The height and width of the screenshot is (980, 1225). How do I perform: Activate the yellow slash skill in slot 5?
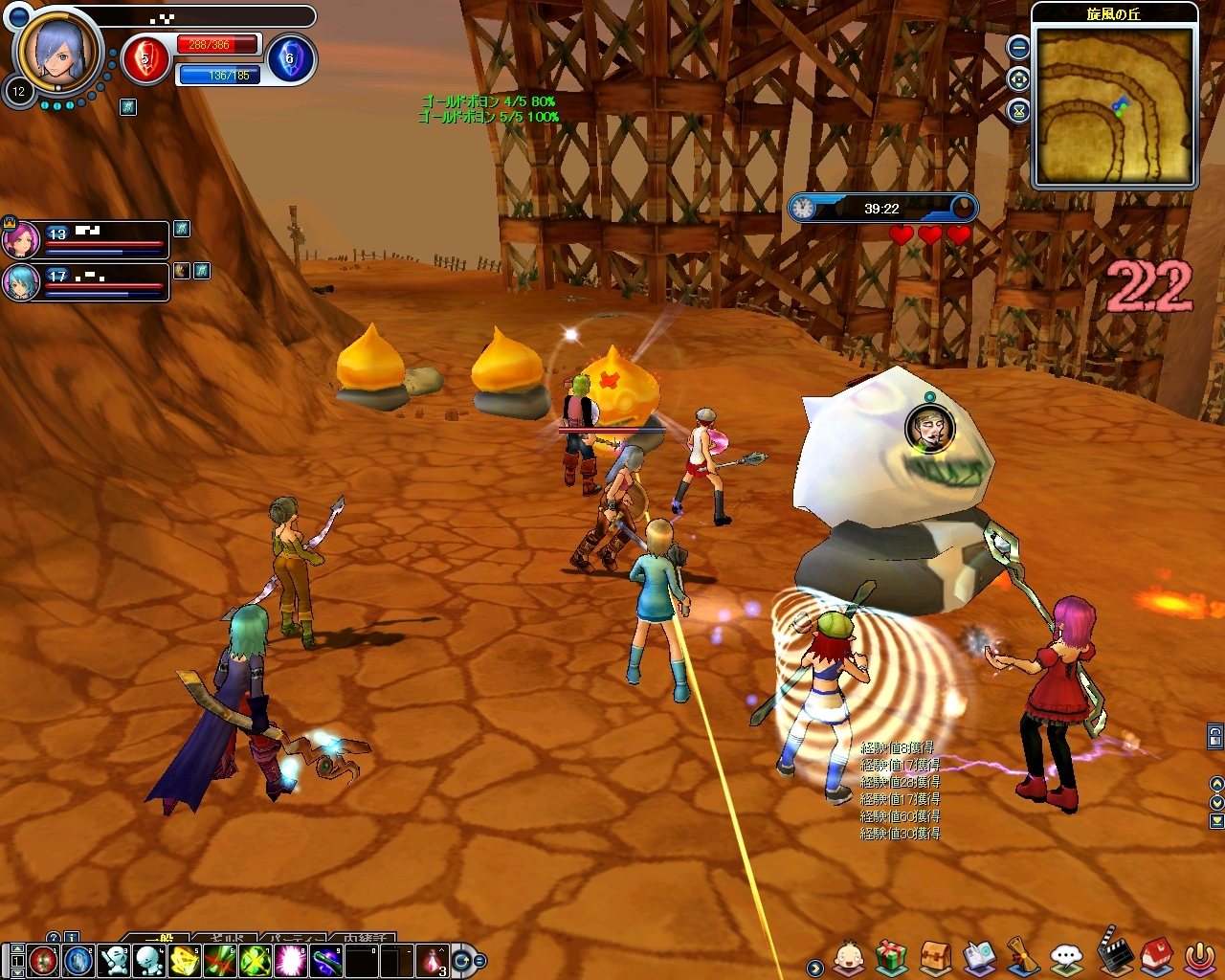(x=185, y=959)
